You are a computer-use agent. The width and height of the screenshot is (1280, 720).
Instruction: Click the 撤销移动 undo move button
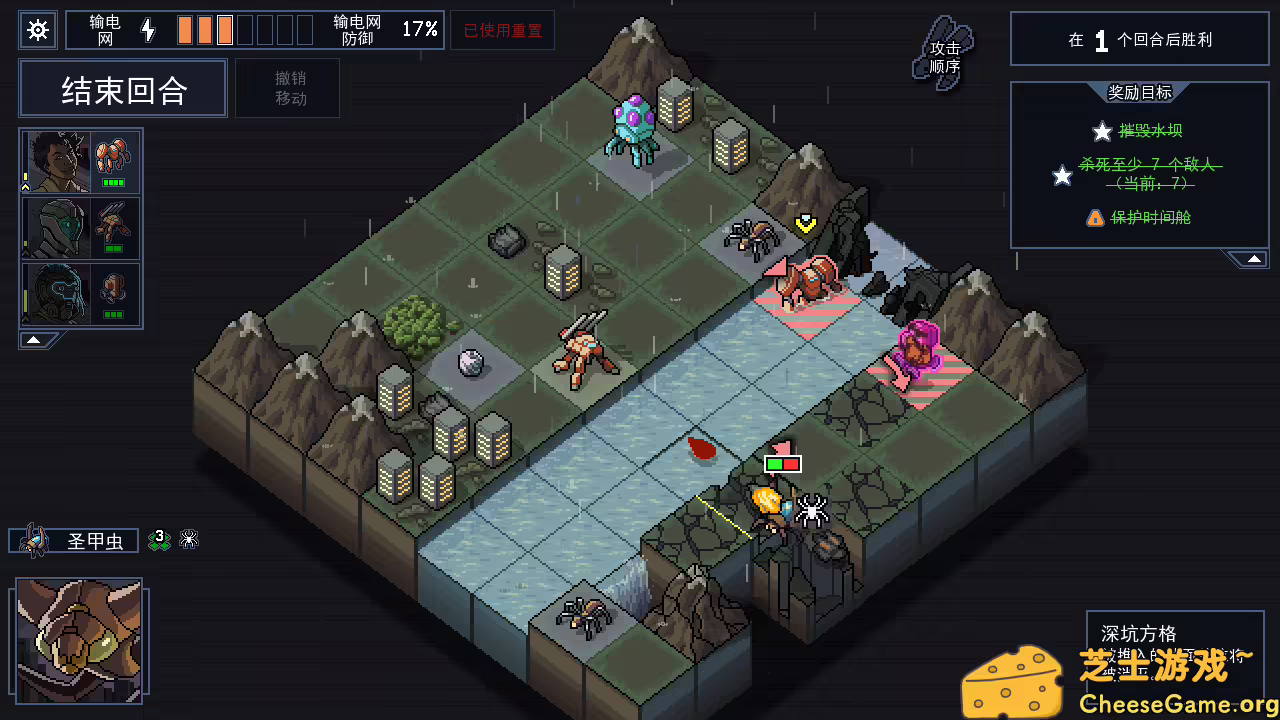288,88
